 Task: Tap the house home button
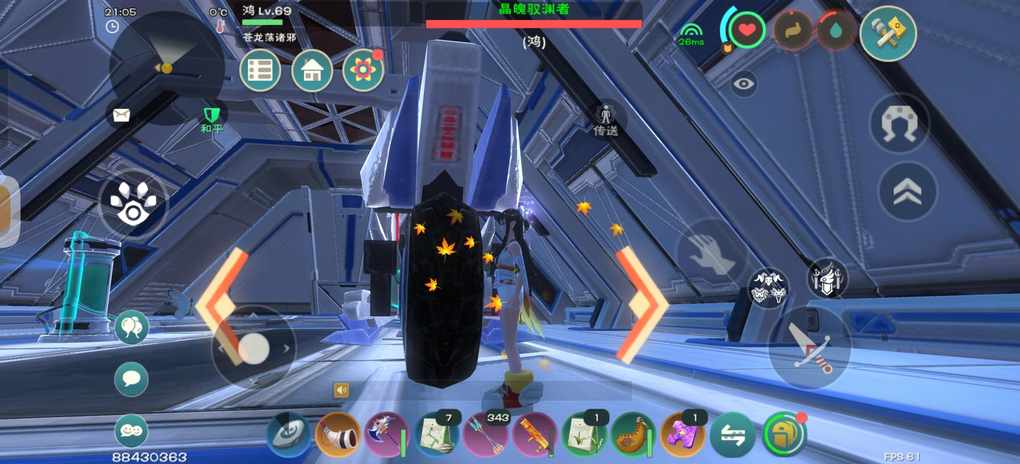point(312,71)
